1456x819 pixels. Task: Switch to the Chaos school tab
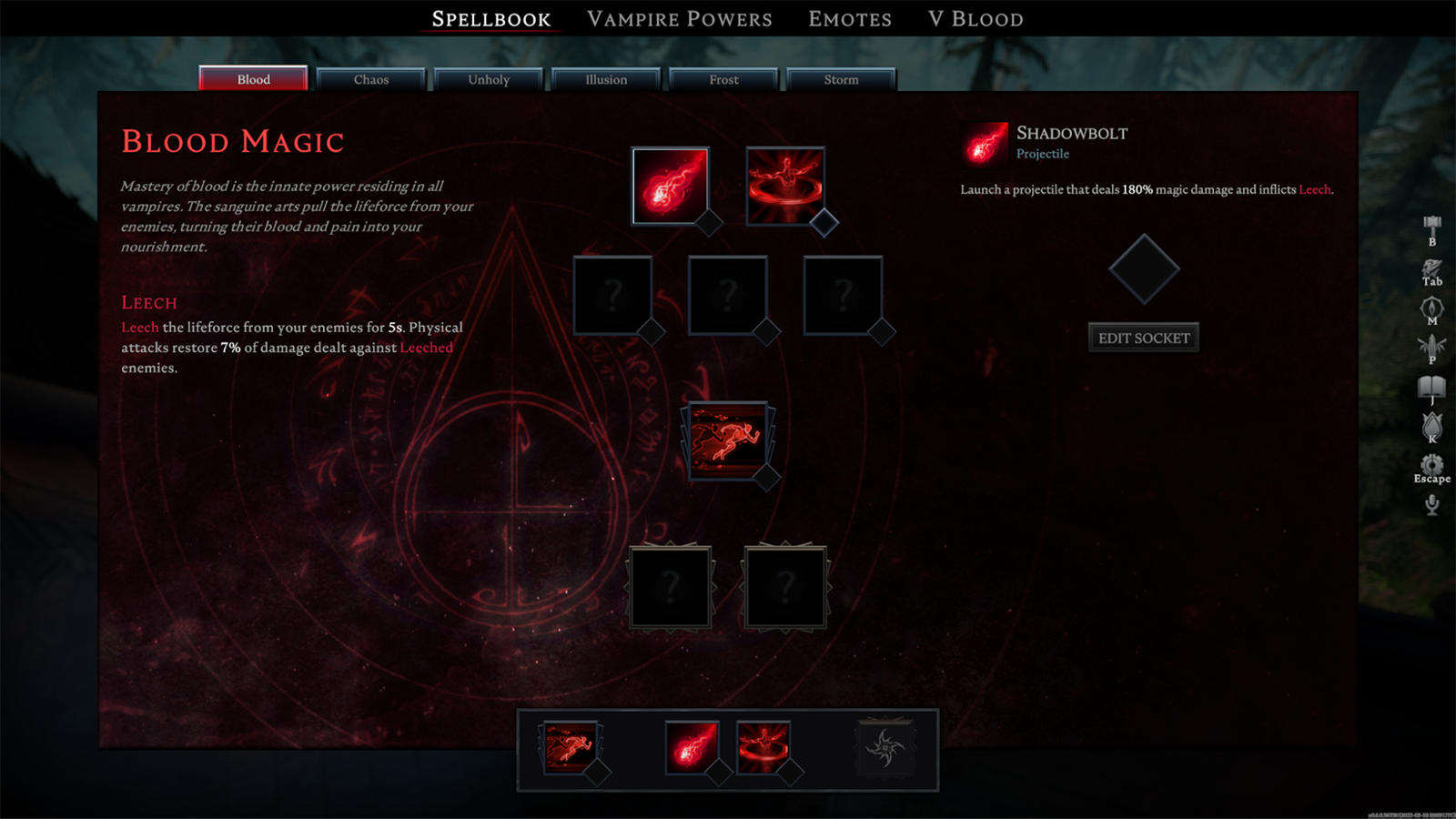[370, 80]
